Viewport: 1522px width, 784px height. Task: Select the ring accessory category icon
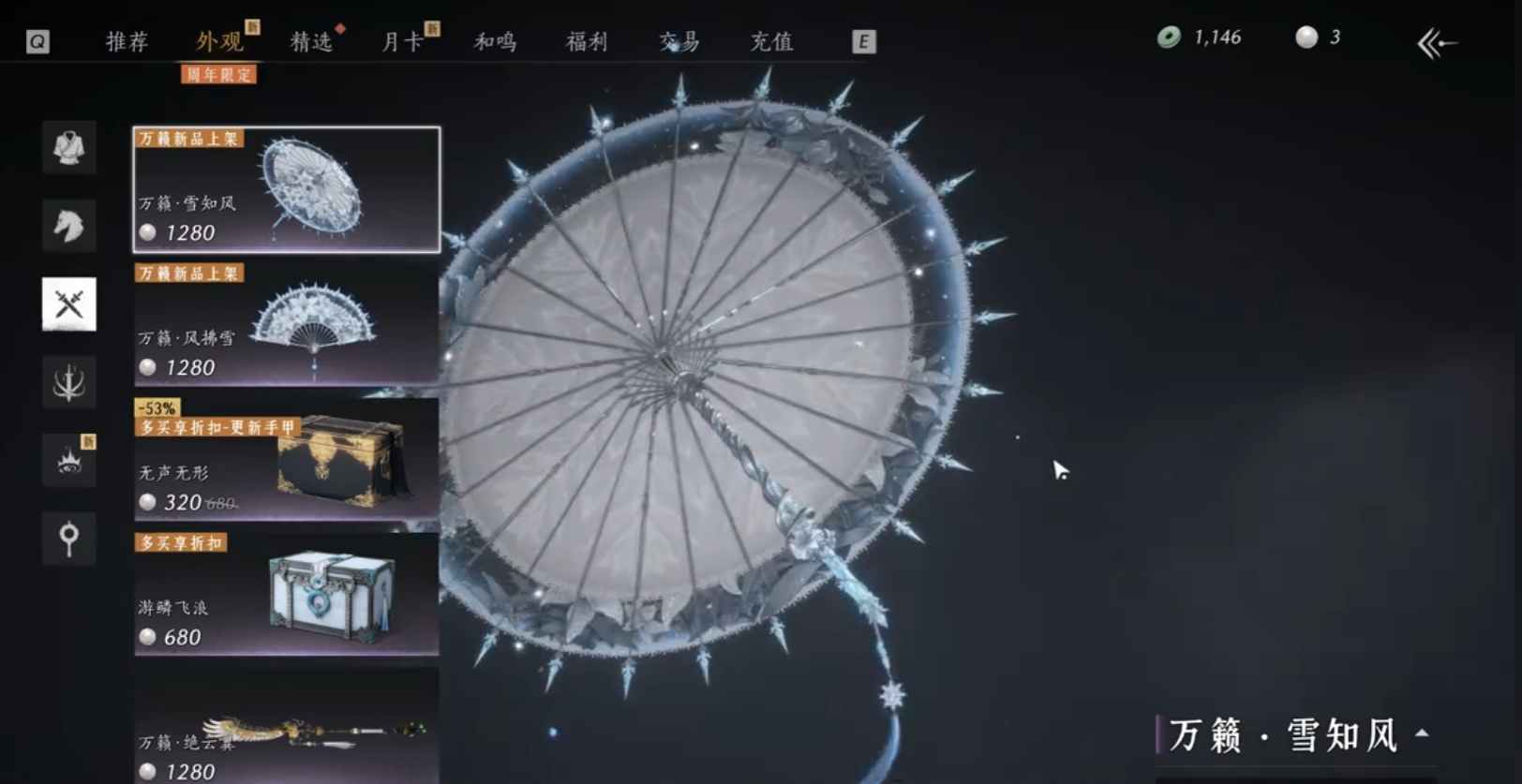coord(69,538)
